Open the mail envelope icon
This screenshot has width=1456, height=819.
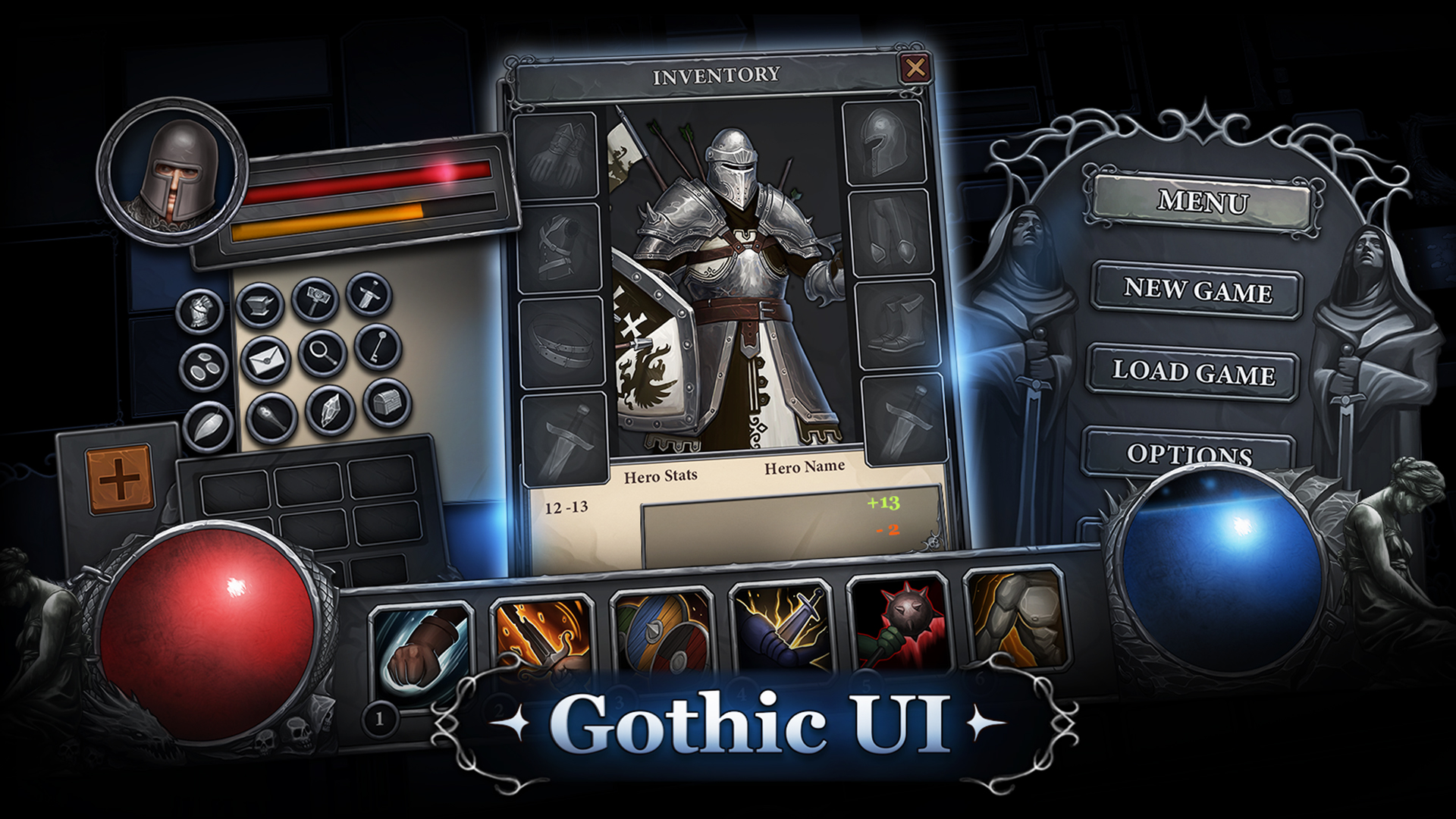tap(266, 359)
